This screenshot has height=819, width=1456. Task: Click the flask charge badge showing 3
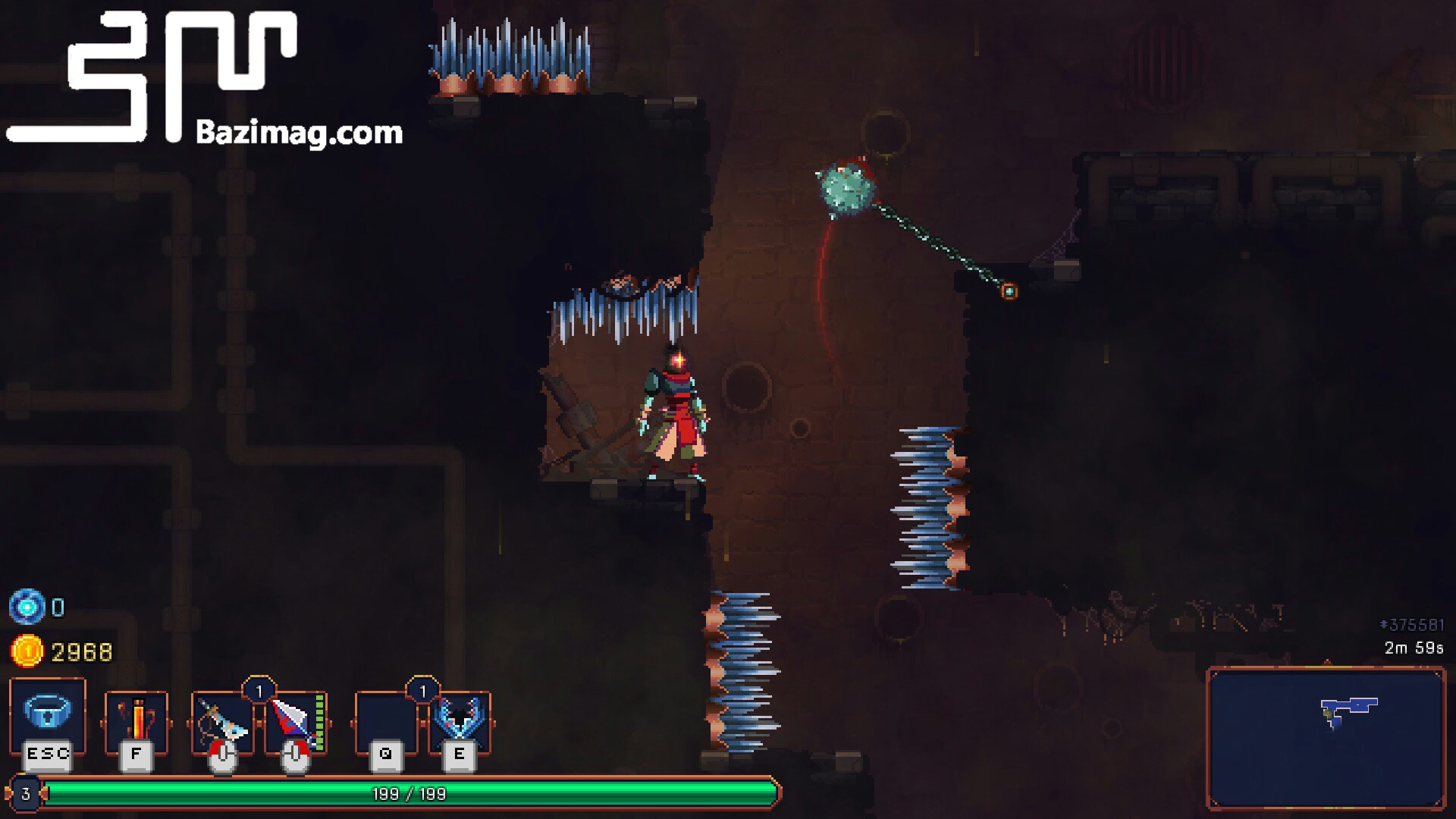pyautogui.click(x=24, y=793)
